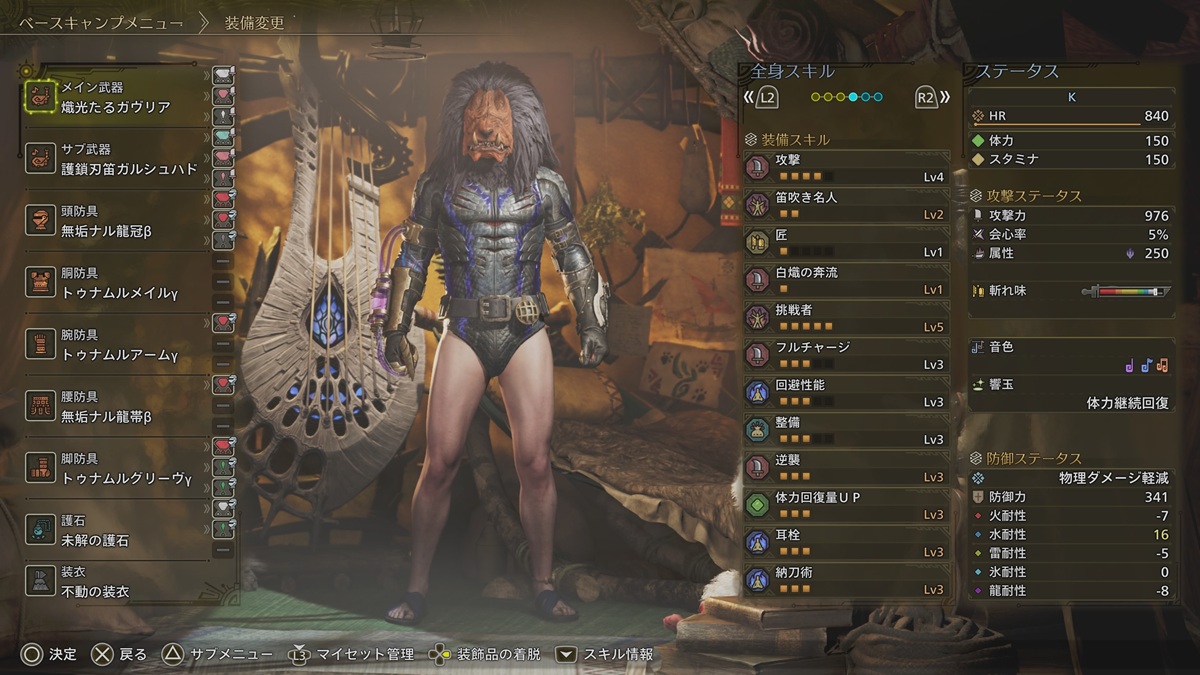Highlight the フルチャージ skill row

pyautogui.click(x=846, y=355)
